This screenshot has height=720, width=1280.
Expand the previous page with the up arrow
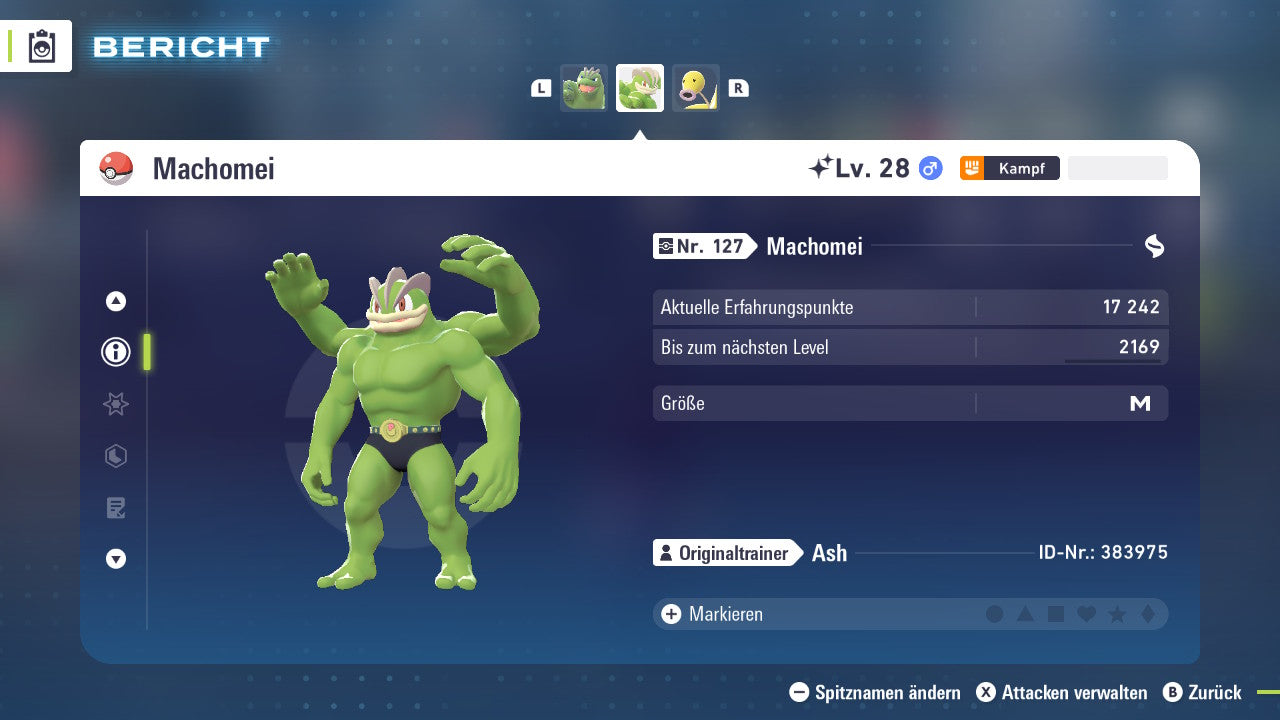[x=115, y=300]
